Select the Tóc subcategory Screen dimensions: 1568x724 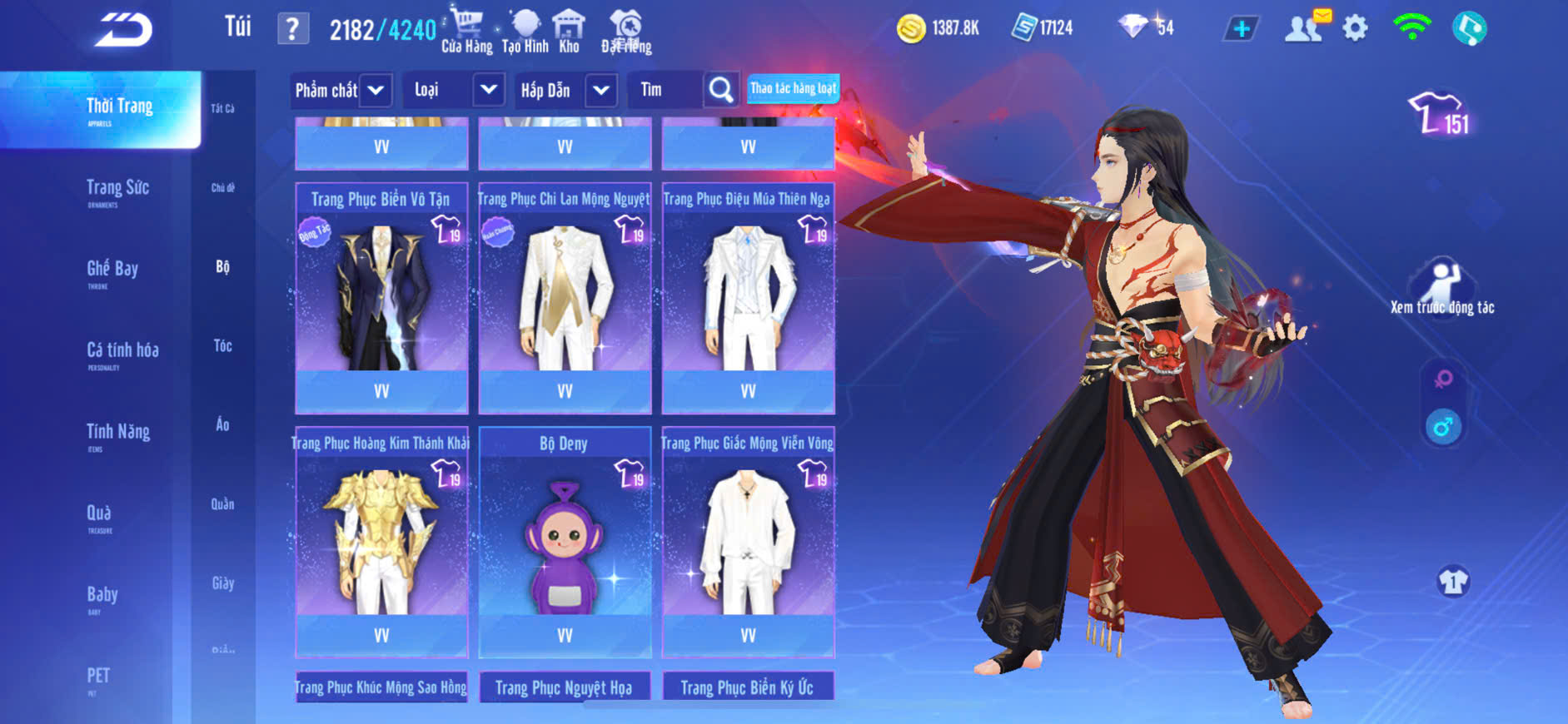point(222,346)
